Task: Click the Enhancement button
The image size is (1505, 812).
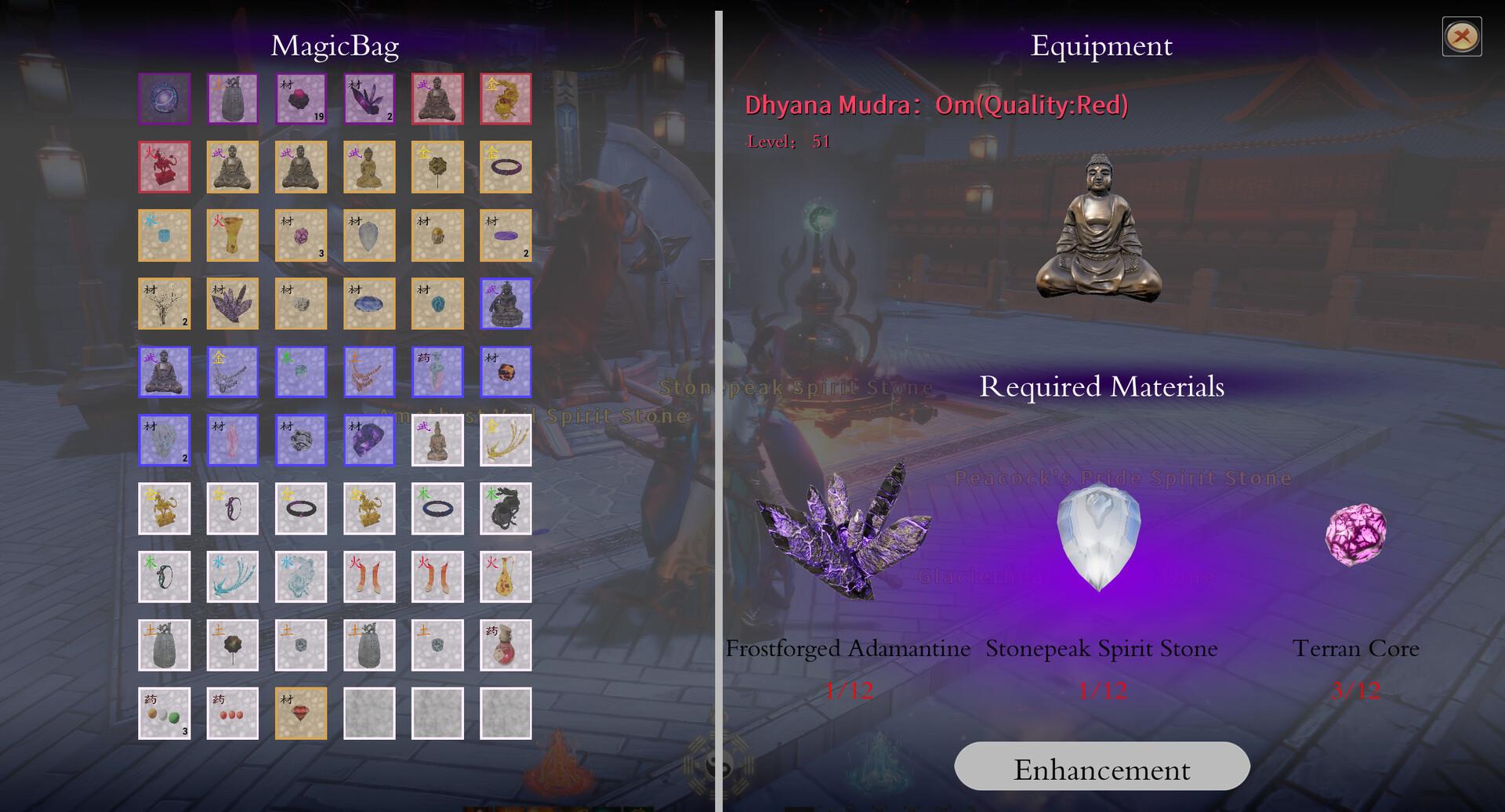Action: [1101, 767]
